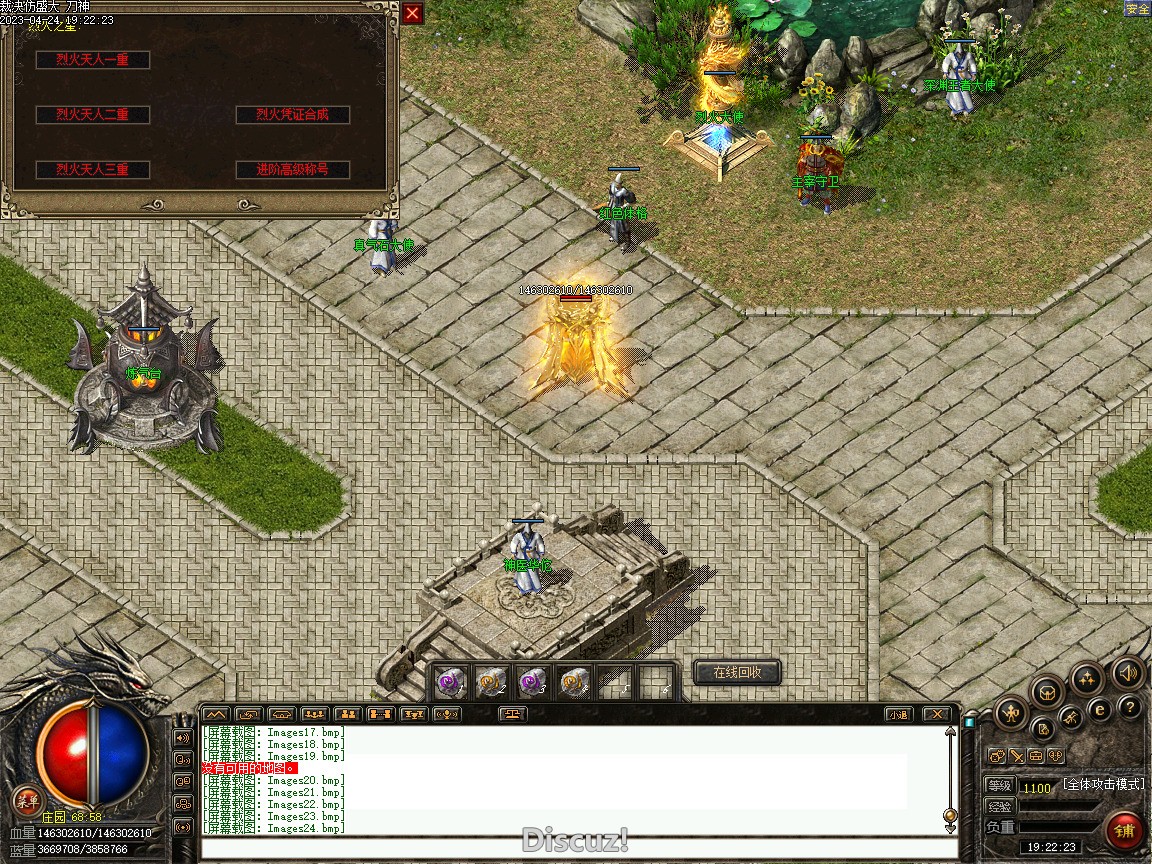This screenshot has width=1152, height=864.
Task: Click the 在线回收 online recycle button
Action: coord(737,672)
